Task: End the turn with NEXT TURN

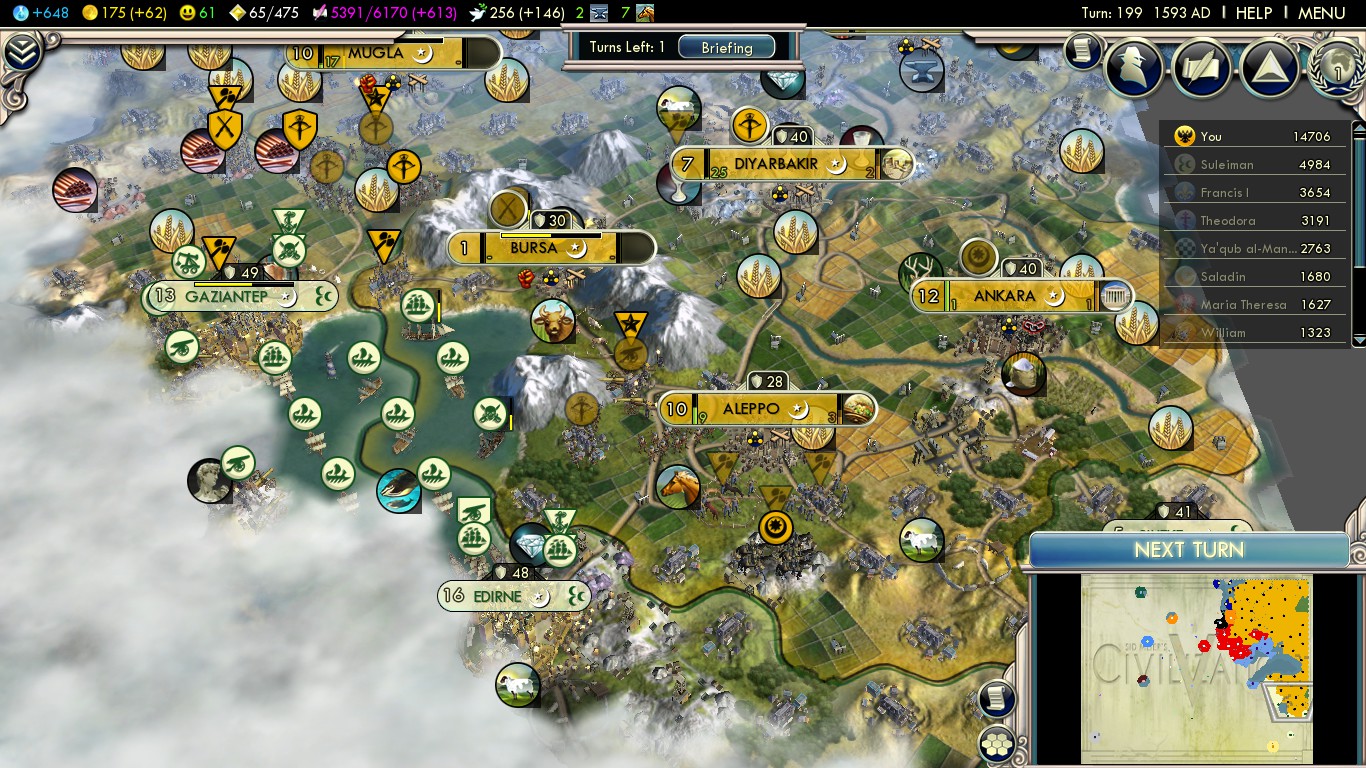Action: (x=1188, y=550)
